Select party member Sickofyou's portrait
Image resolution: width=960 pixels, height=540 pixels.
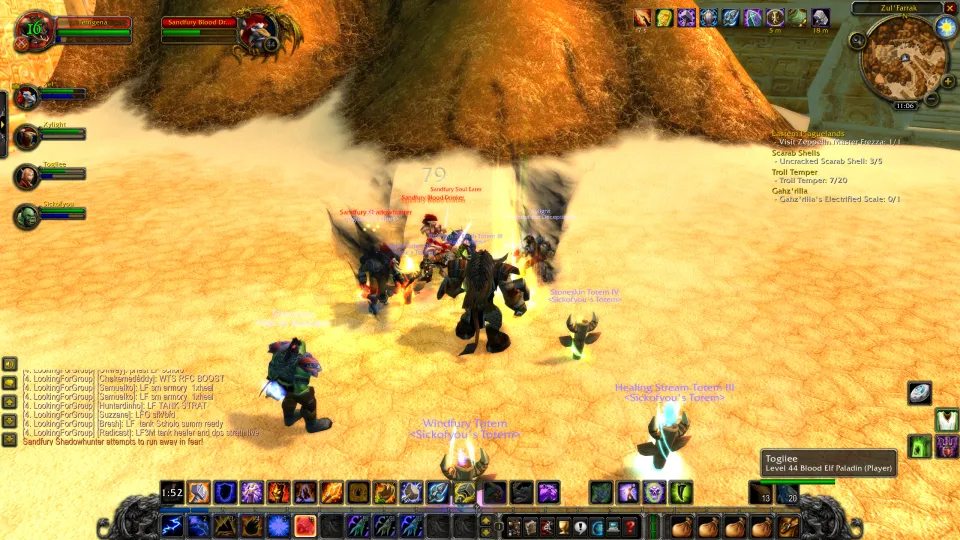point(27,217)
